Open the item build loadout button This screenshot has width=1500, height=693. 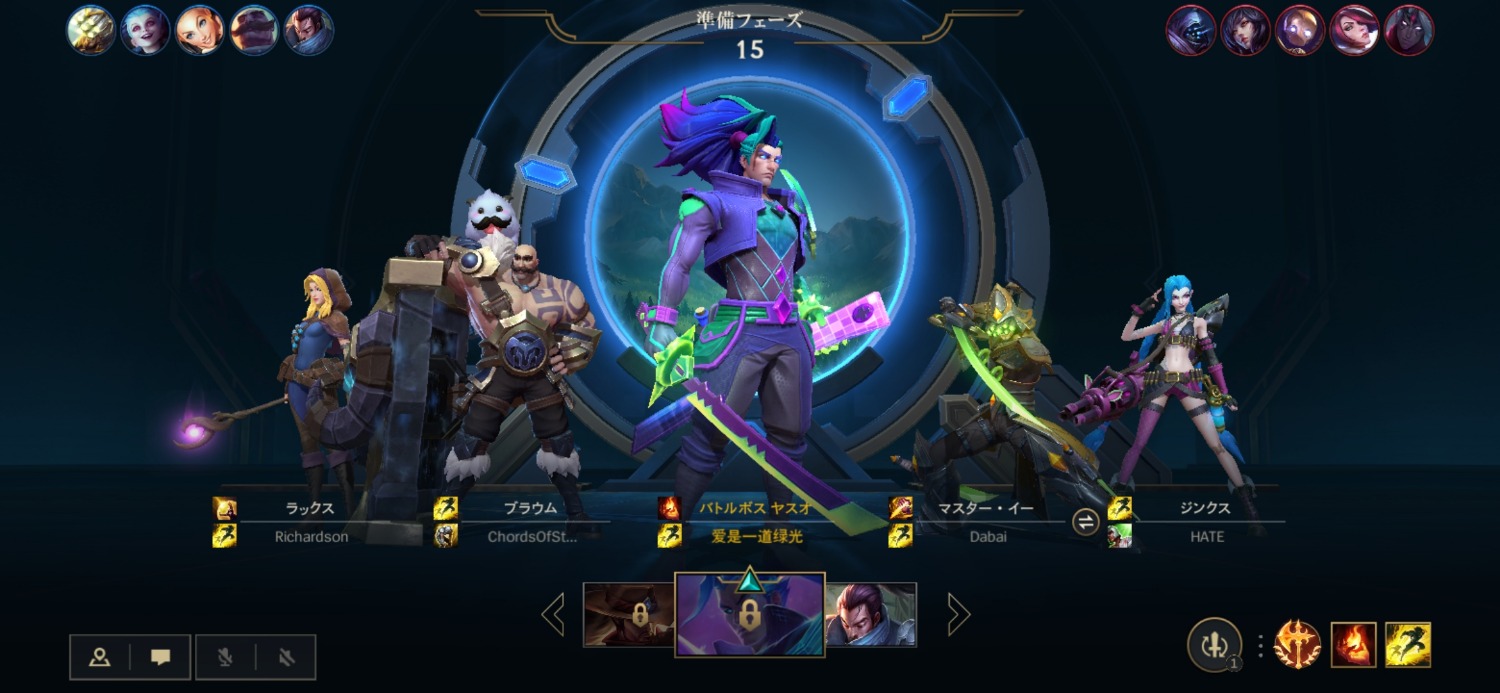click(x=1214, y=645)
